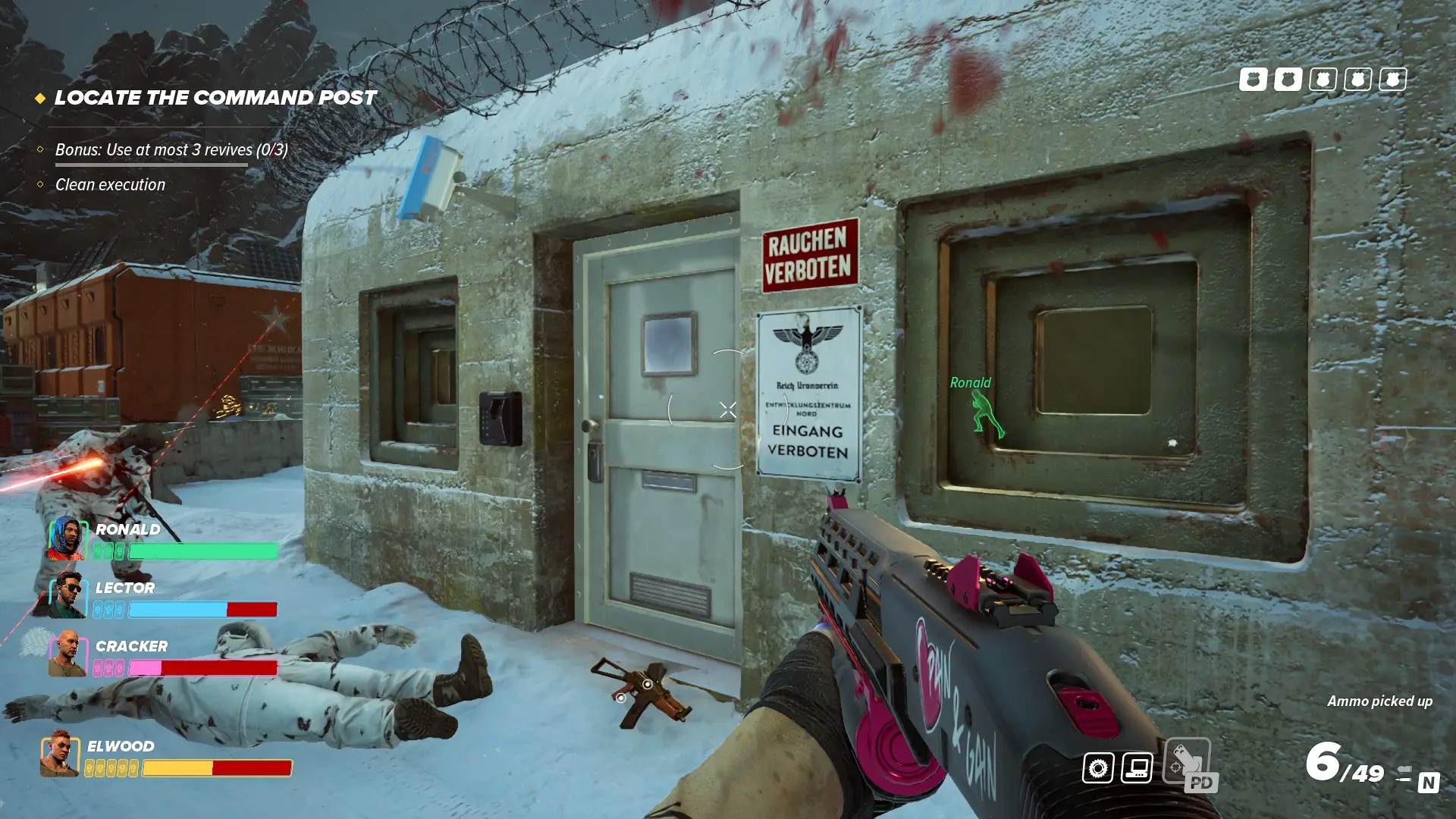Click the bonus revives objective entry
Screen dimensions: 1456x819
171,150
